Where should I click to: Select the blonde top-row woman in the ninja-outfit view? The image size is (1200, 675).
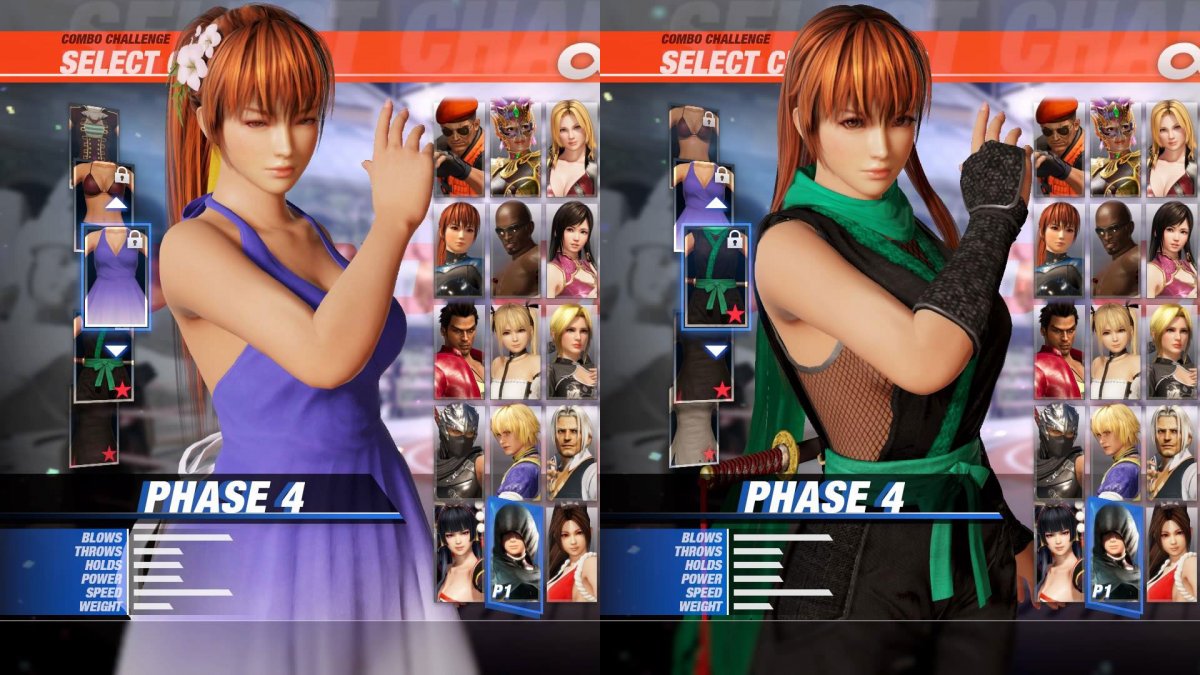pos(1172,147)
